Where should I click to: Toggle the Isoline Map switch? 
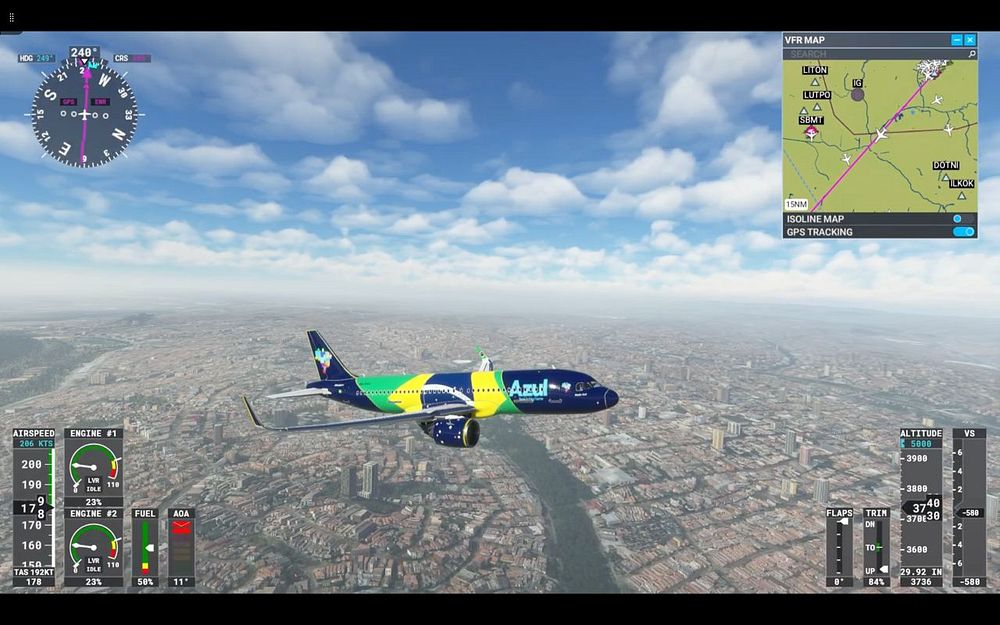963,218
